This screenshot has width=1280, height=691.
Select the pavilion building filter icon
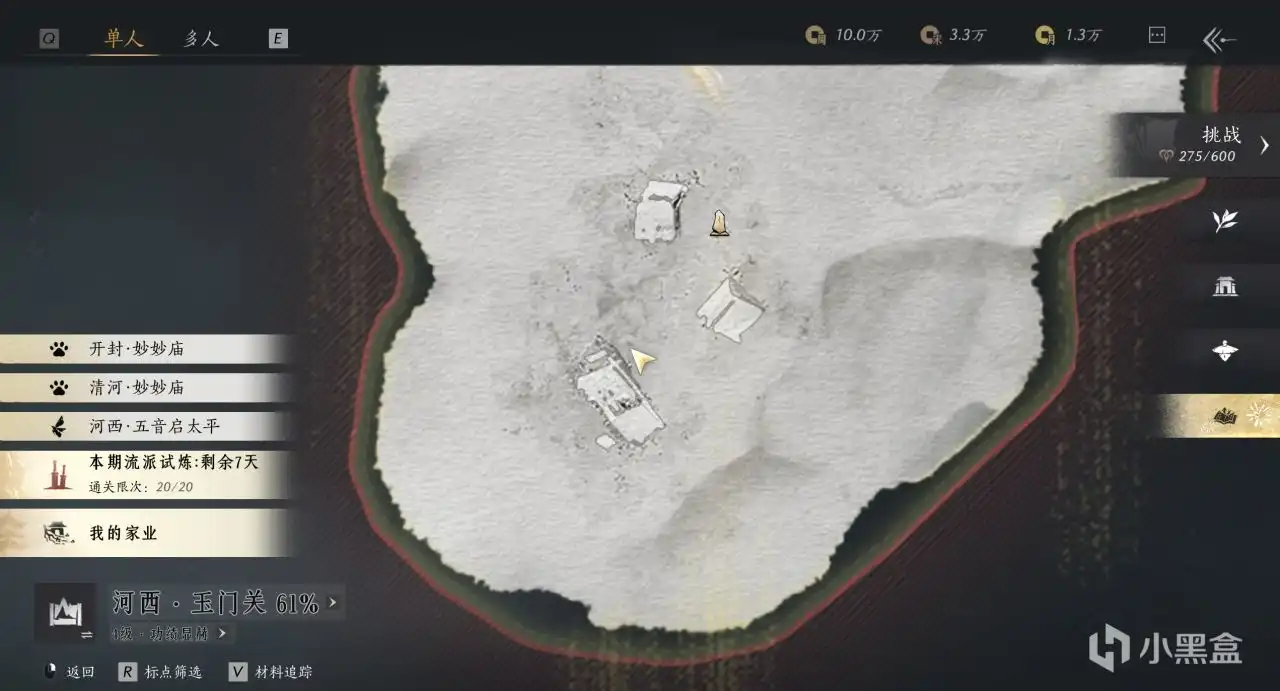pos(1225,287)
